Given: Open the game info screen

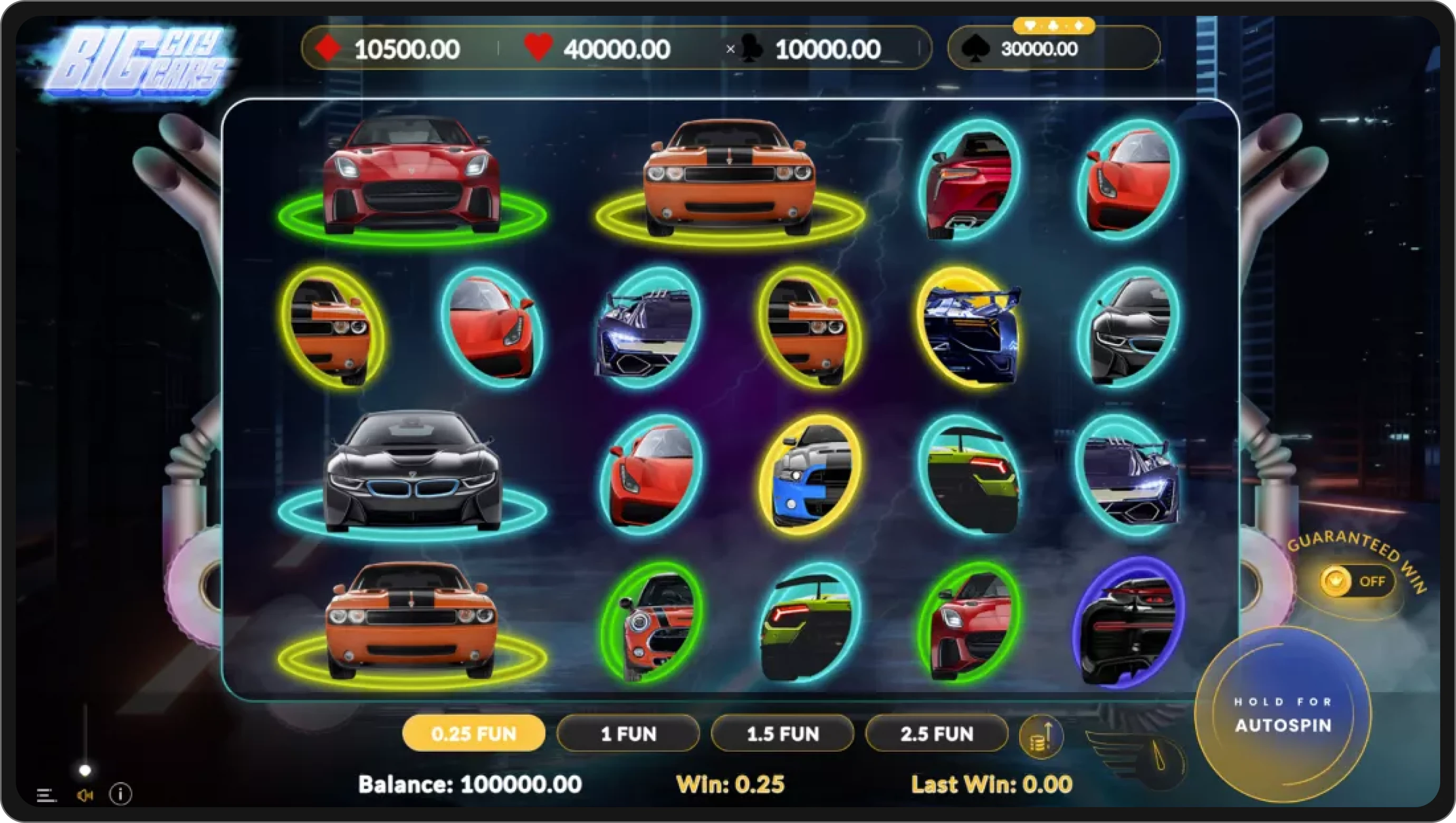Looking at the screenshot, I should 120,794.
